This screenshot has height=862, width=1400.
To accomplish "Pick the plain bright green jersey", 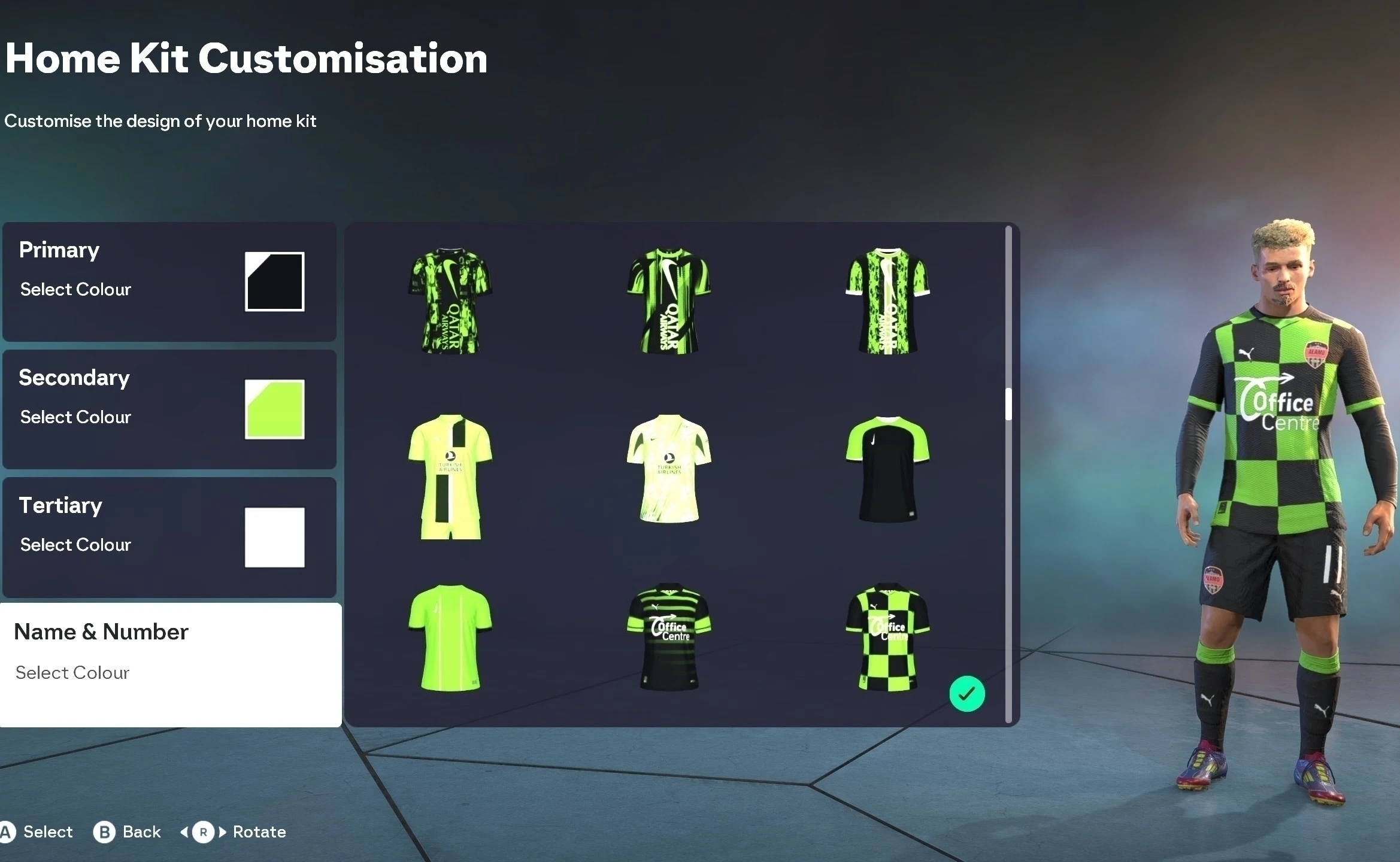I will [450, 638].
